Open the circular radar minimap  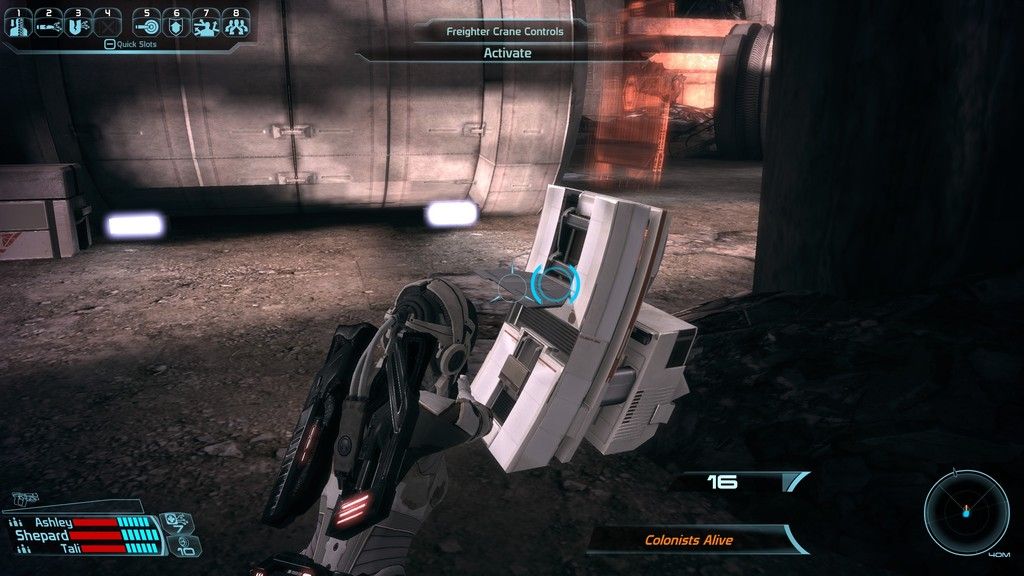[965, 513]
